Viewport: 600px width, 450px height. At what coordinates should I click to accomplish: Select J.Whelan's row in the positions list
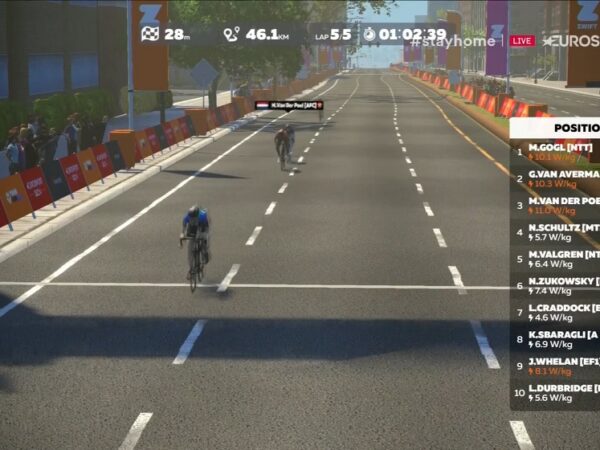[x=560, y=365]
